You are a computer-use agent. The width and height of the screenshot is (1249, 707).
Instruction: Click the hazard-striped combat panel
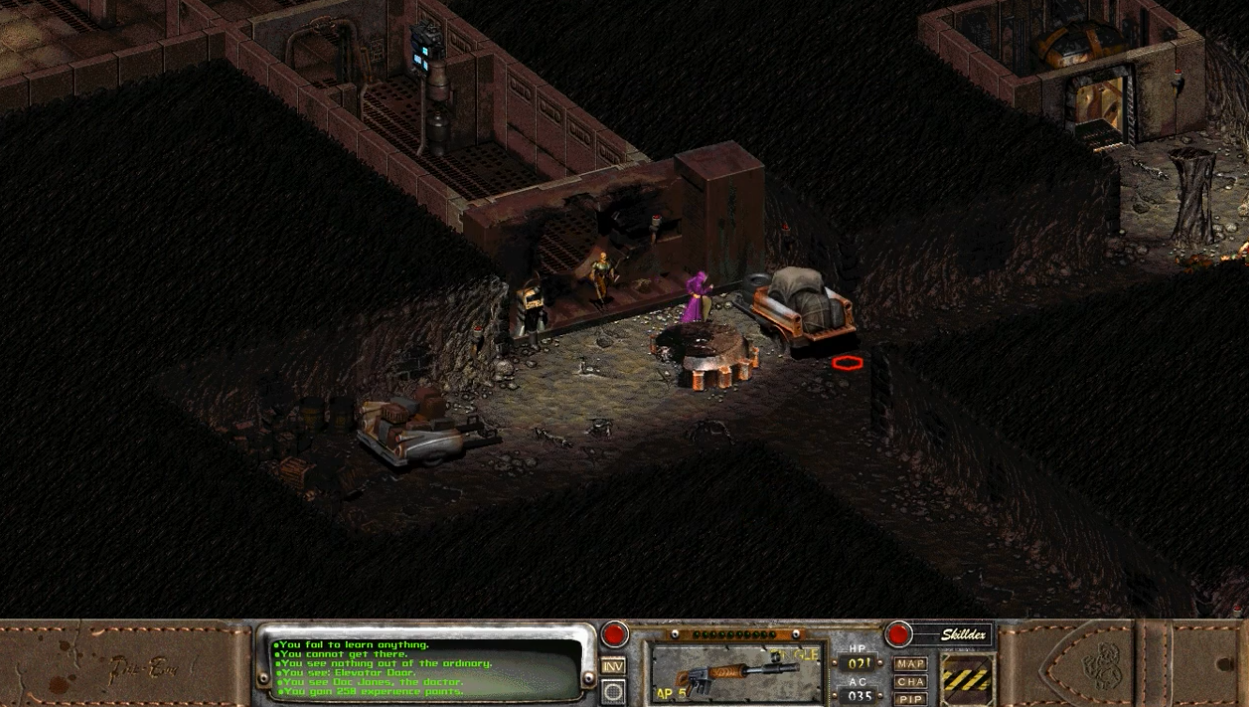[967, 680]
